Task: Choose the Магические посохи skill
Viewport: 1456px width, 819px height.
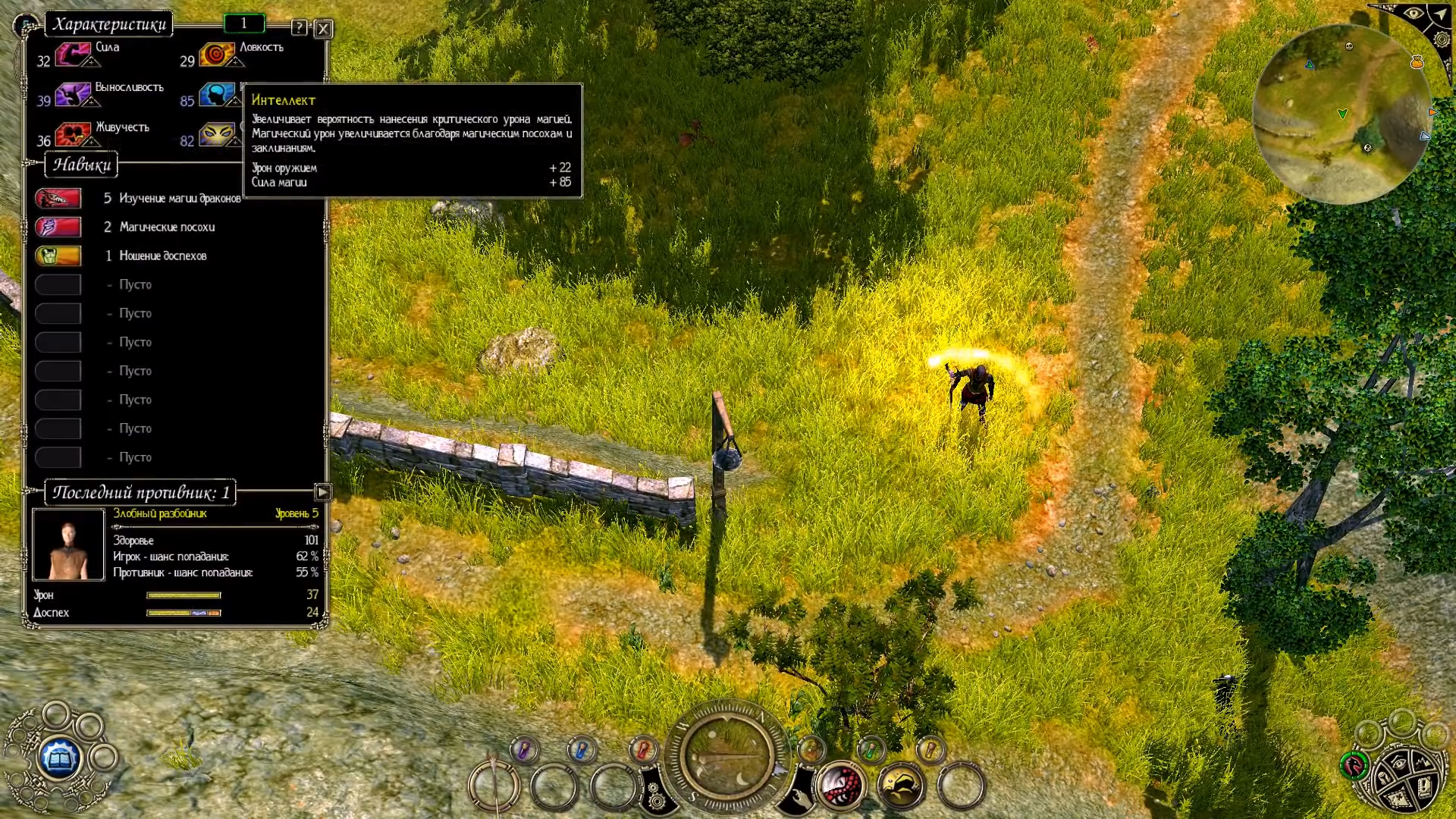Action: click(58, 227)
